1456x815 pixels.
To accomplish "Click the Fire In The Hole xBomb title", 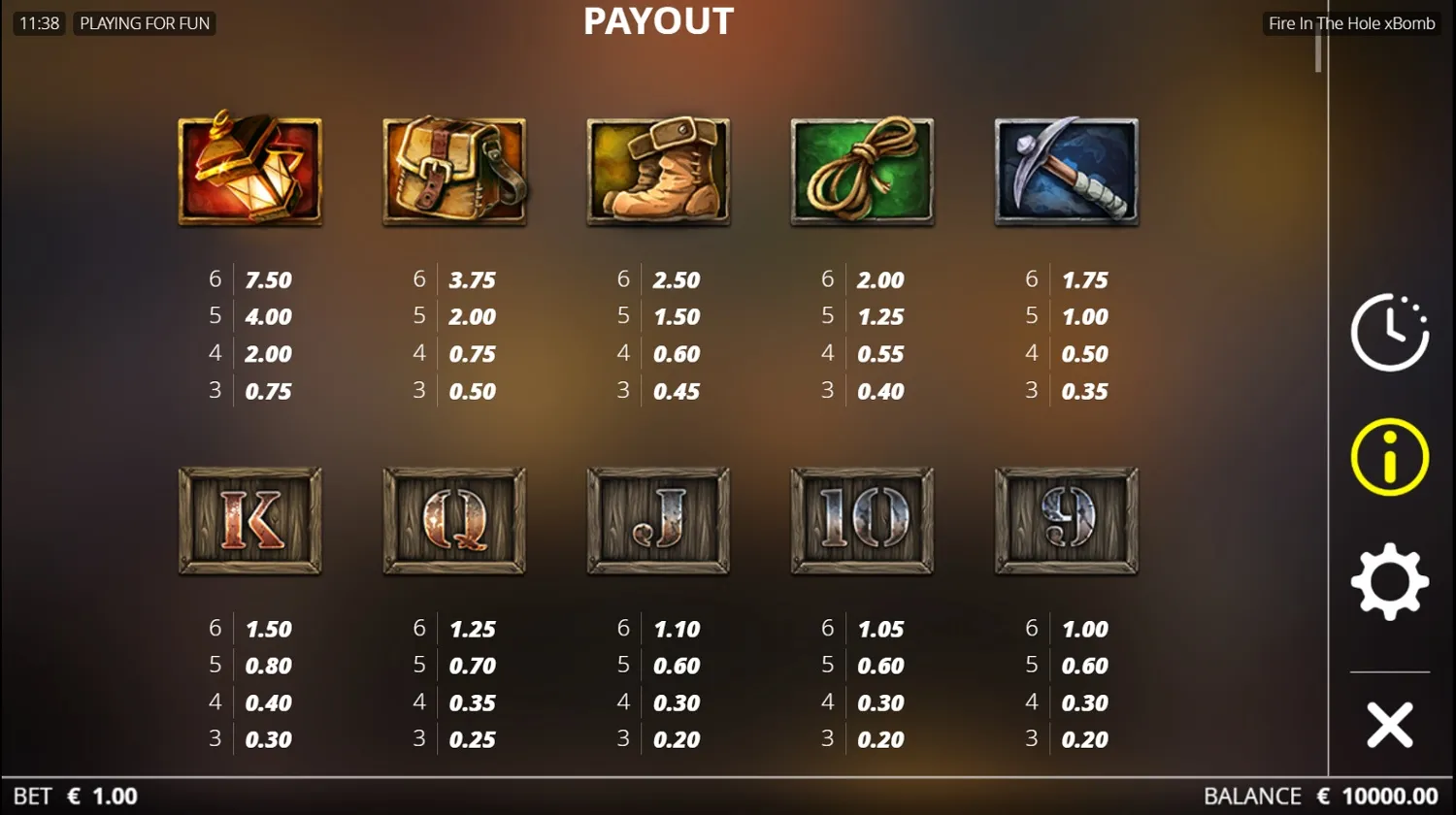I will (x=1350, y=22).
